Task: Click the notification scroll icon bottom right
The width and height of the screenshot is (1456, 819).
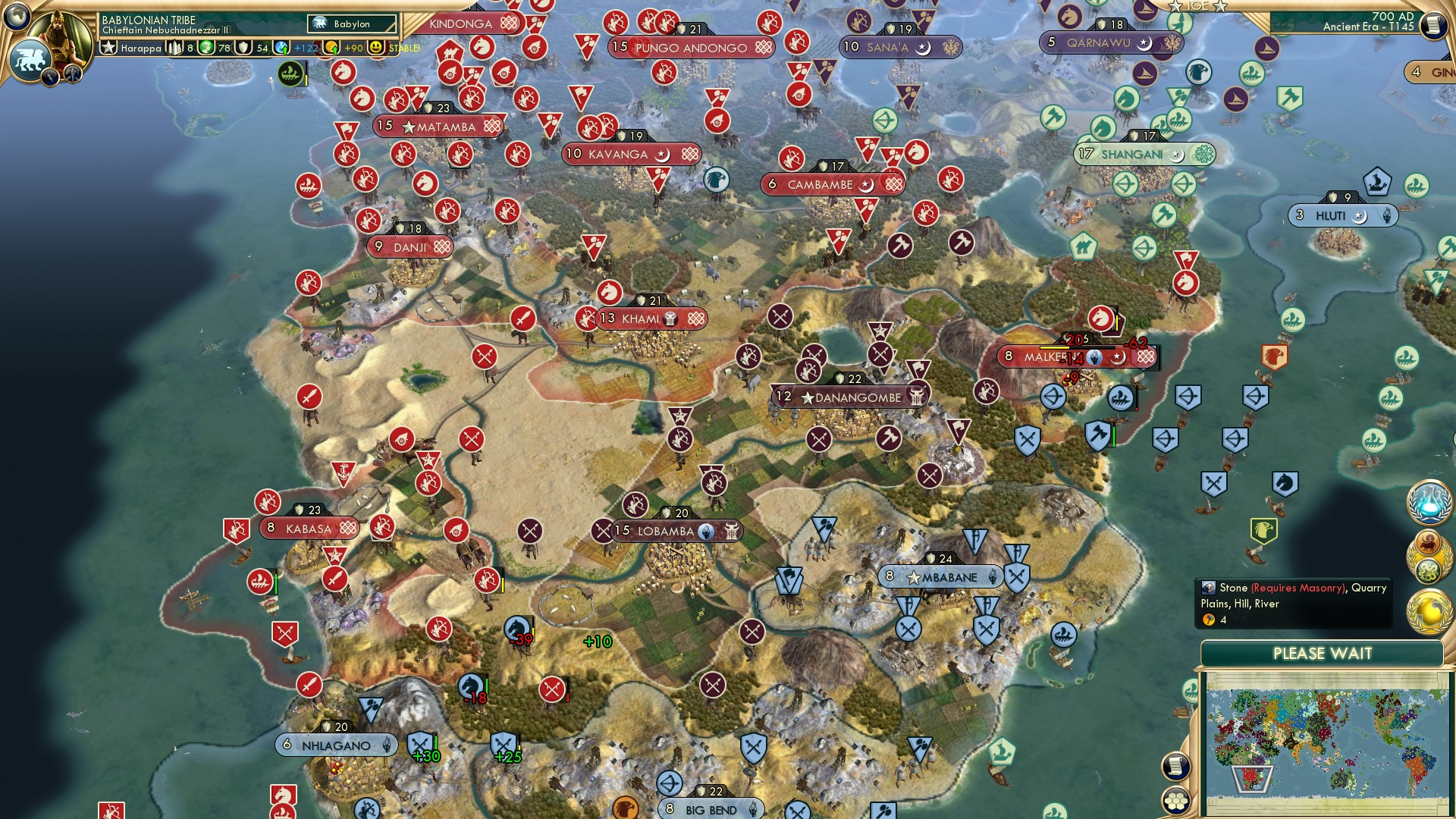Action: click(x=1175, y=766)
